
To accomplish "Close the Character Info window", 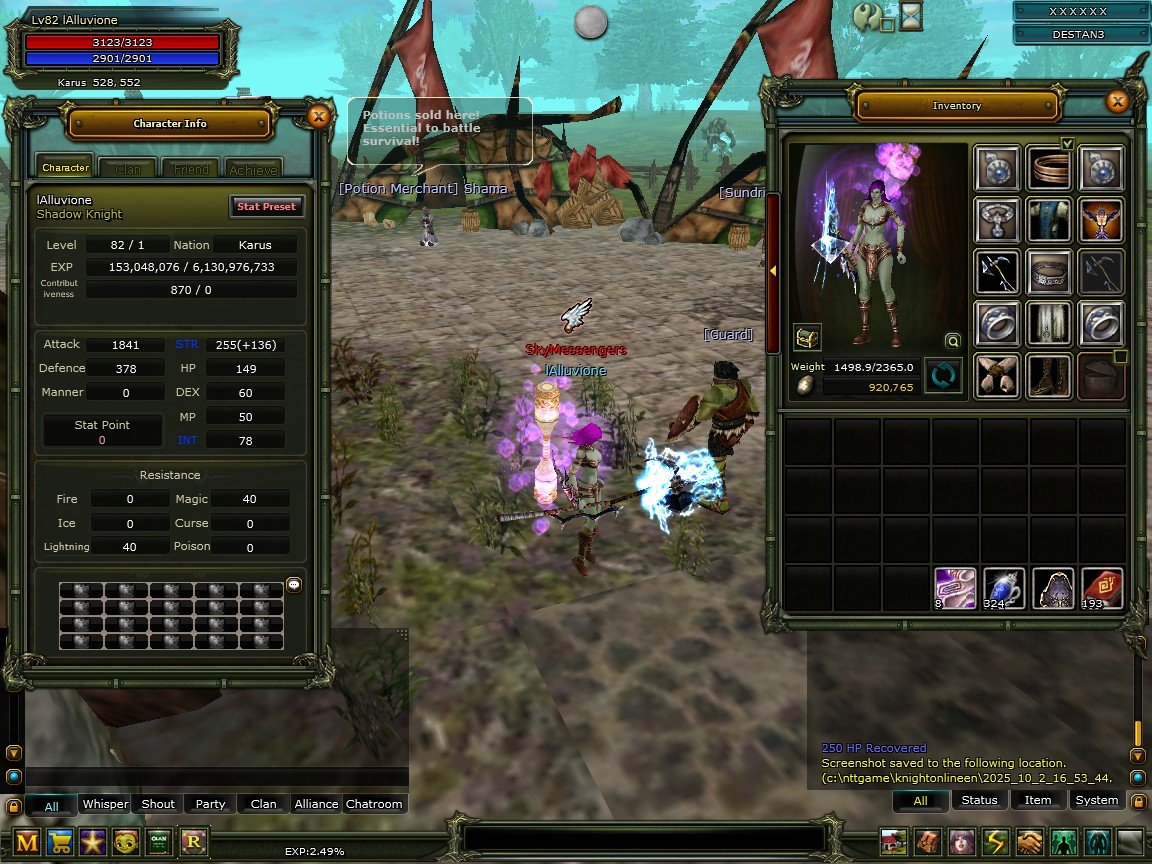I will (x=318, y=117).
